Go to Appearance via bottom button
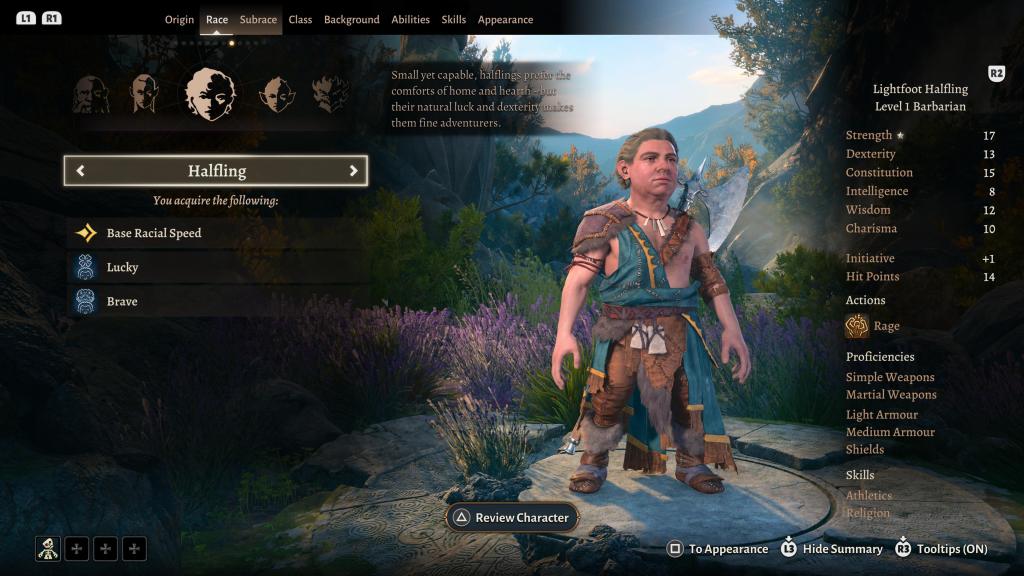The image size is (1024, 576). (718, 549)
